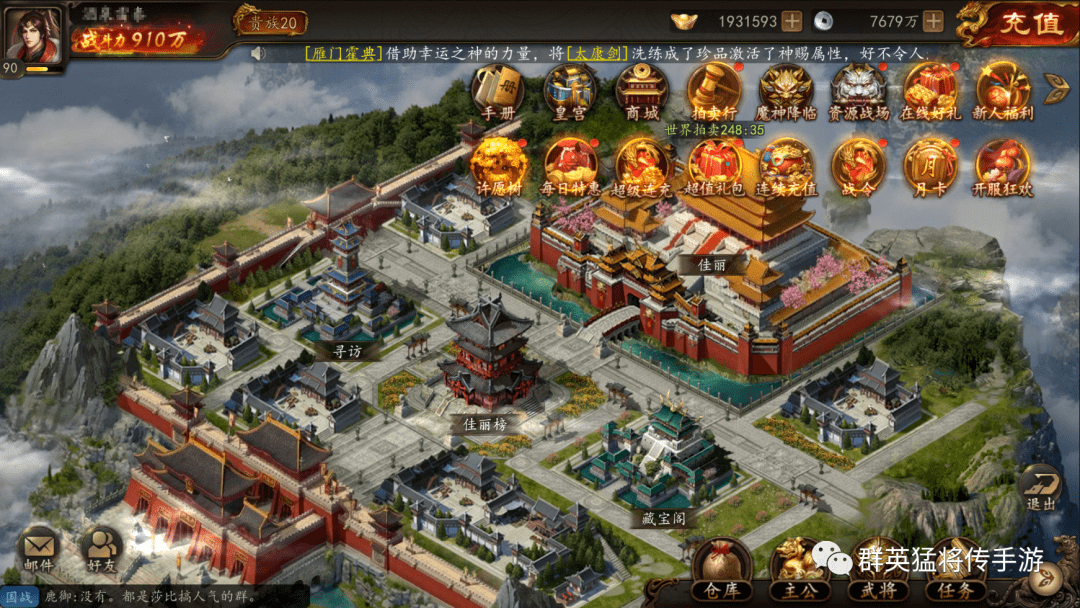The height and width of the screenshot is (608, 1080).
Task: Claim 在线好礼 online gifts
Action: coord(930,90)
